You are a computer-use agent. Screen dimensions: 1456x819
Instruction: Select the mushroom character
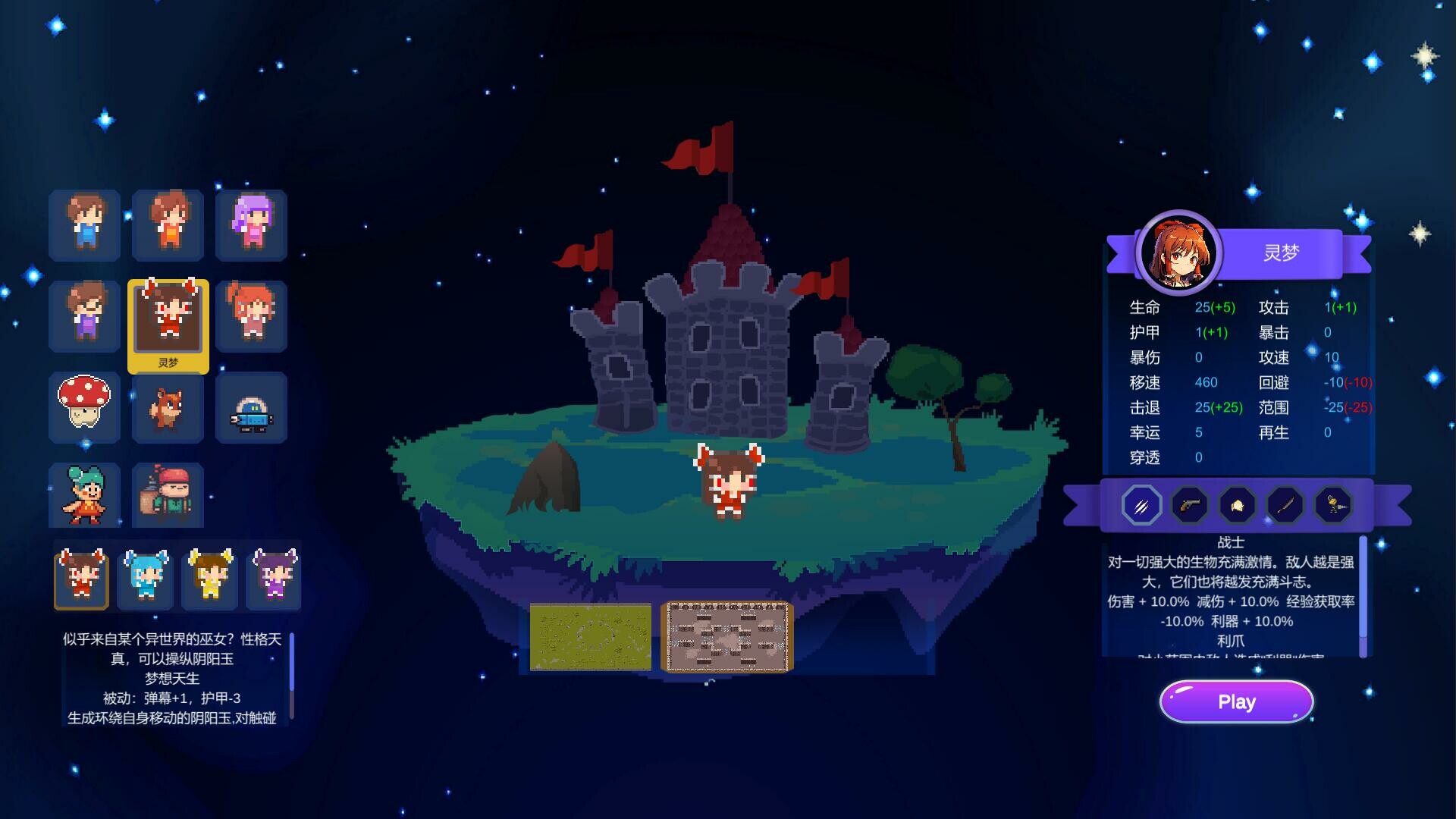84,408
